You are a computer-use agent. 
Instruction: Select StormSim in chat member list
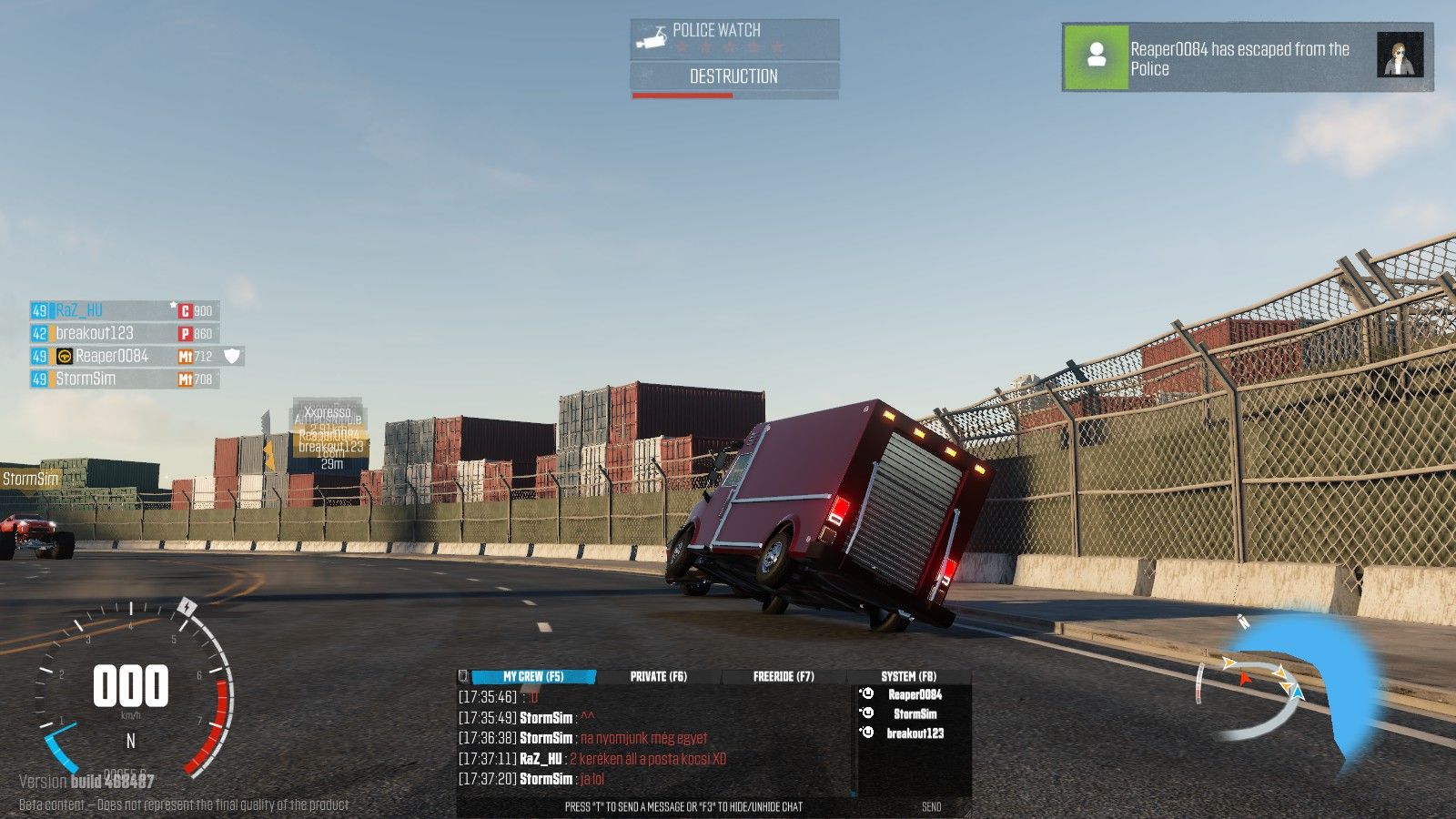[x=915, y=714]
